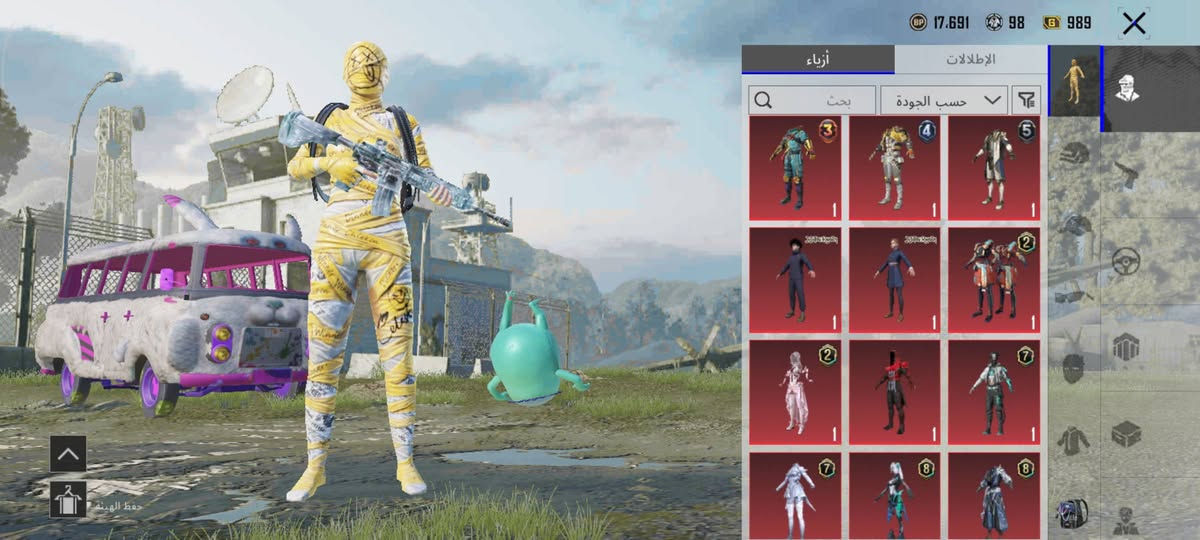Show the steering wheel vehicle skins category
Screen dimensions: 1200x540
(x=1127, y=262)
